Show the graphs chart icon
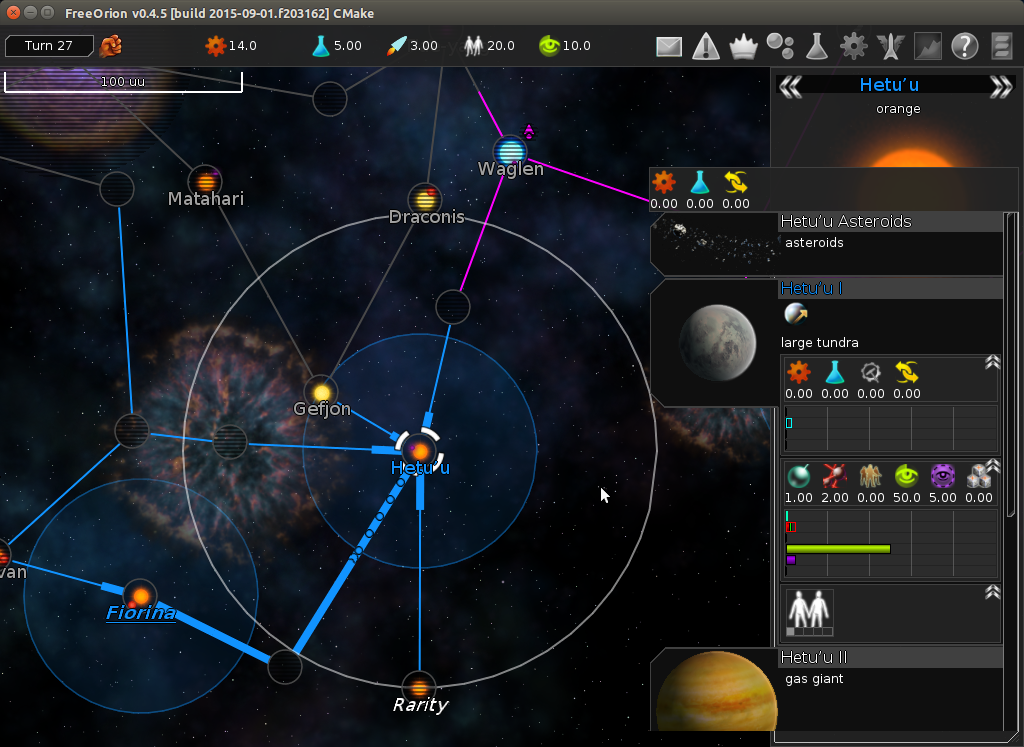The height and width of the screenshot is (747, 1024). (927, 46)
